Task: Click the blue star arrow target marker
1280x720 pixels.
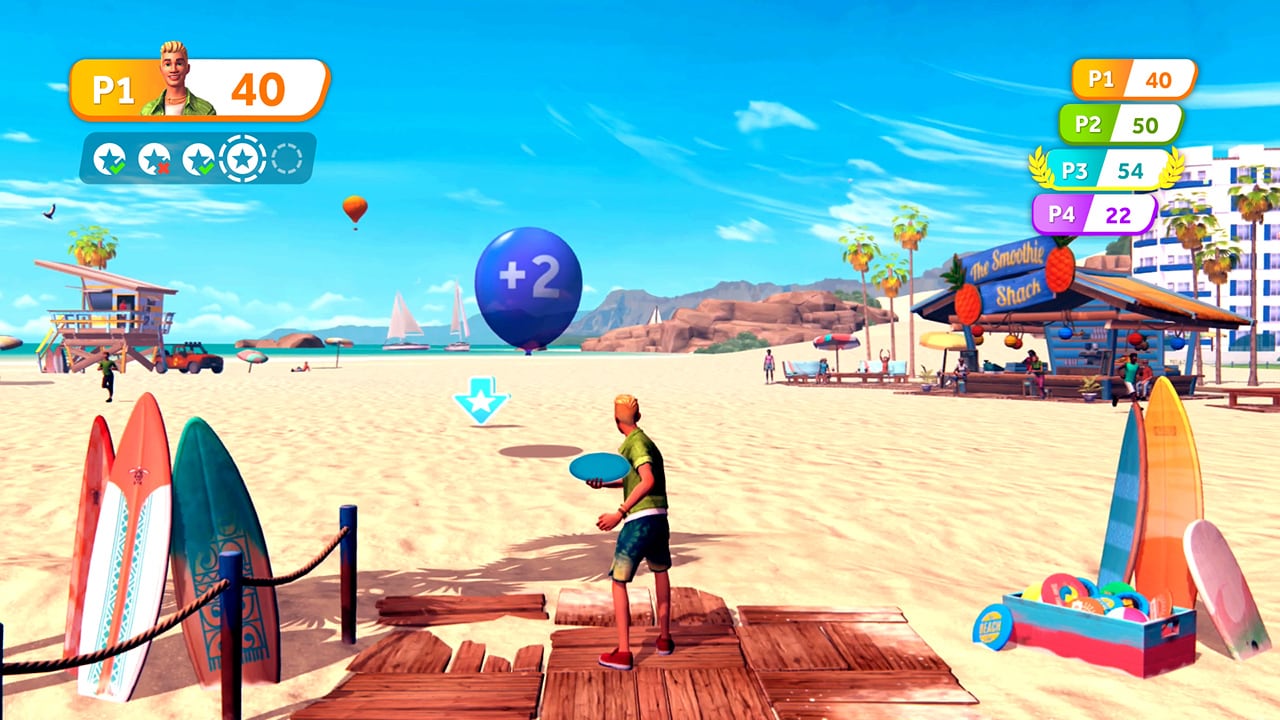Action: (481, 398)
